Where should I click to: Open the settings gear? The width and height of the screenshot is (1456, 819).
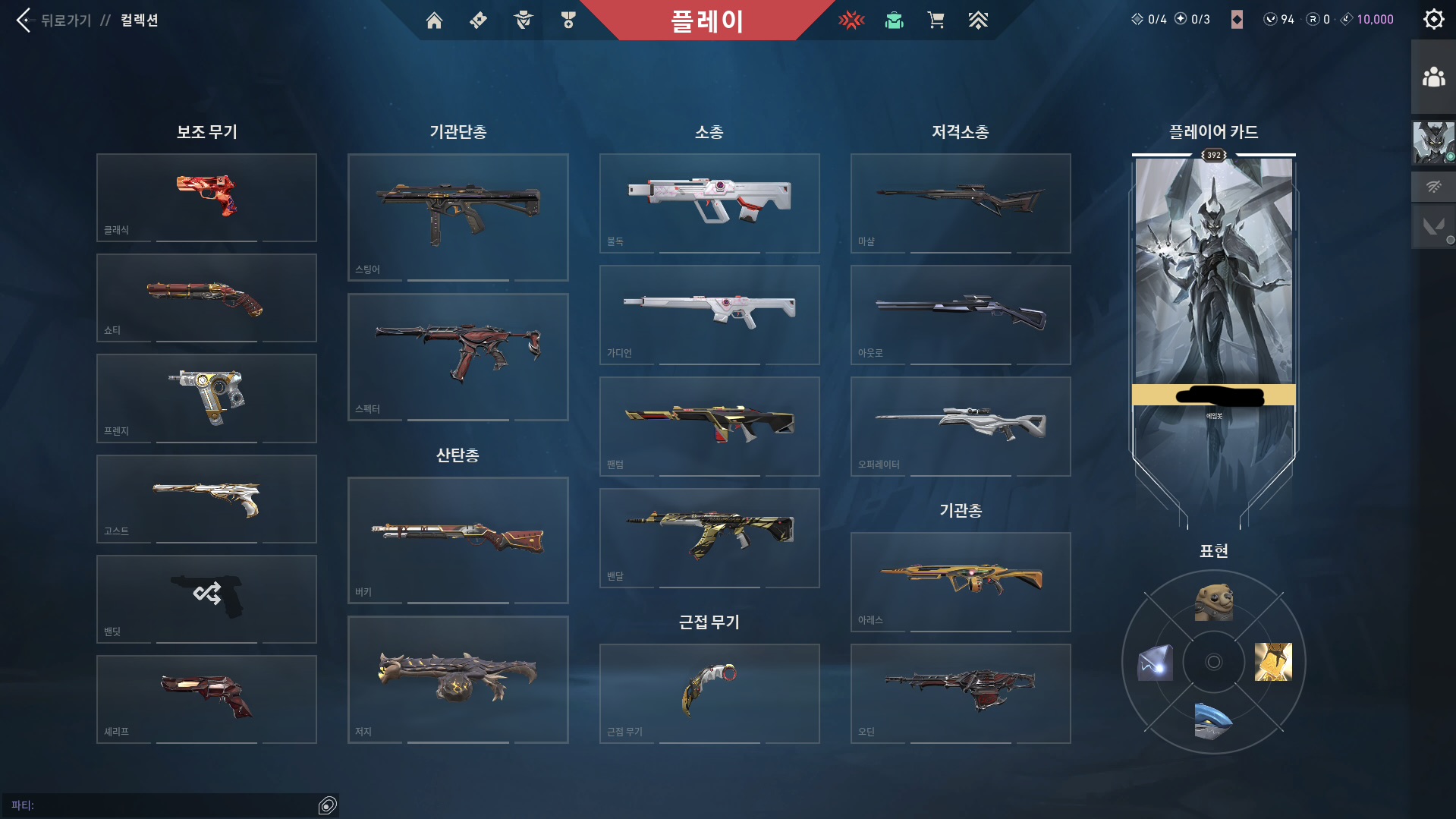click(1433, 20)
